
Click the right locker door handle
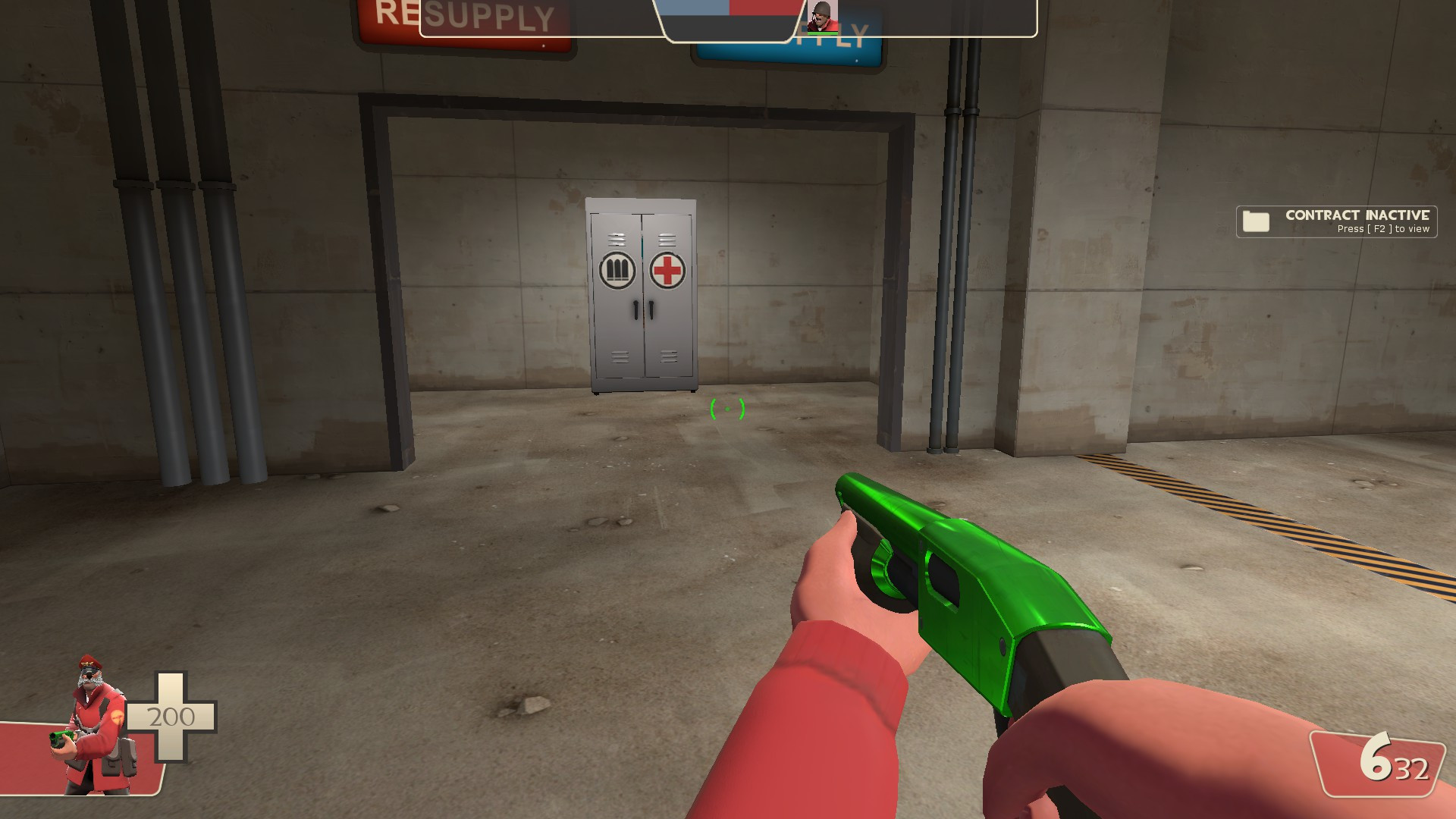point(650,310)
